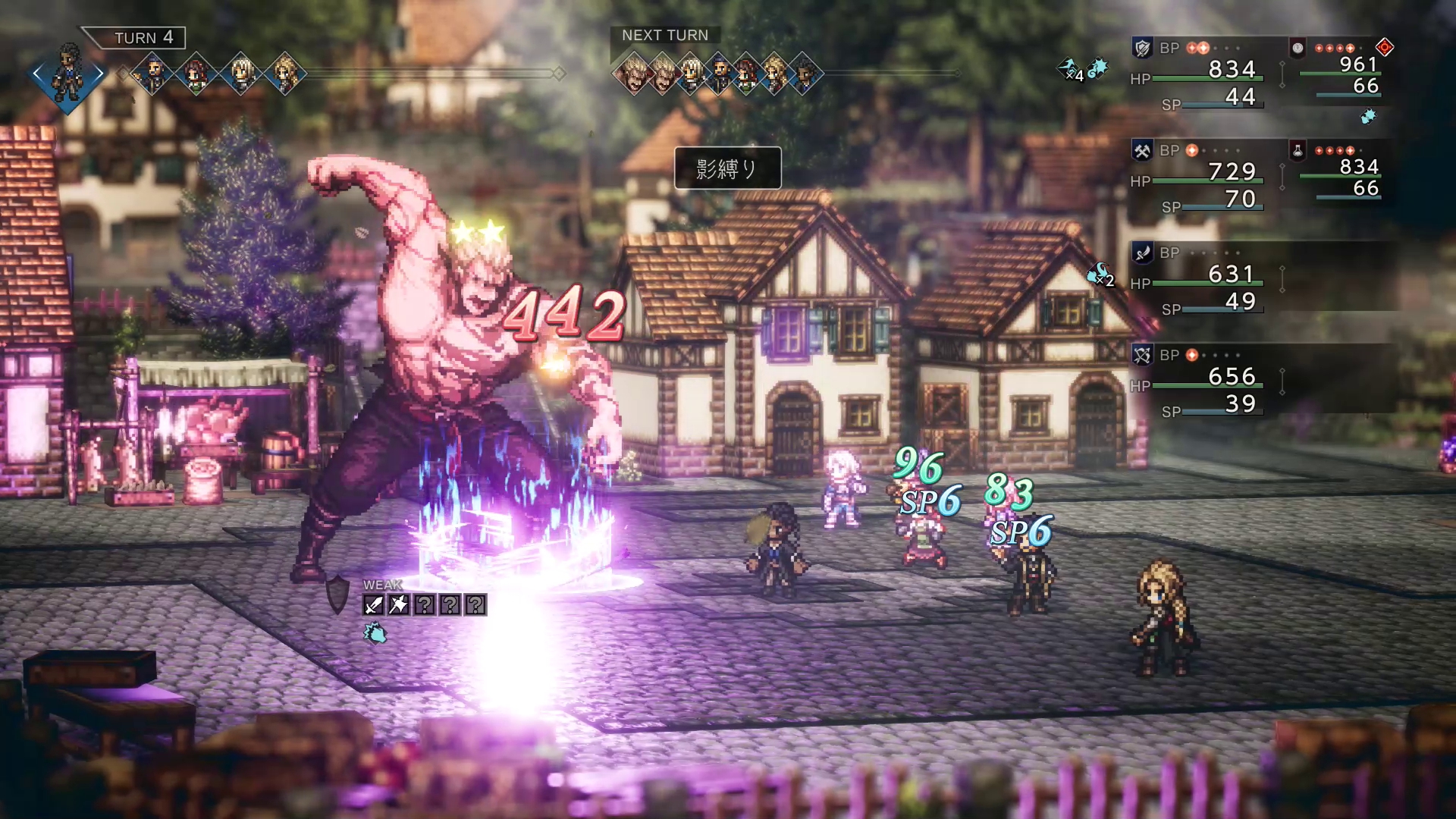Select the dagger job icon
Viewport: 1456px width, 819px height.
pos(1142,253)
